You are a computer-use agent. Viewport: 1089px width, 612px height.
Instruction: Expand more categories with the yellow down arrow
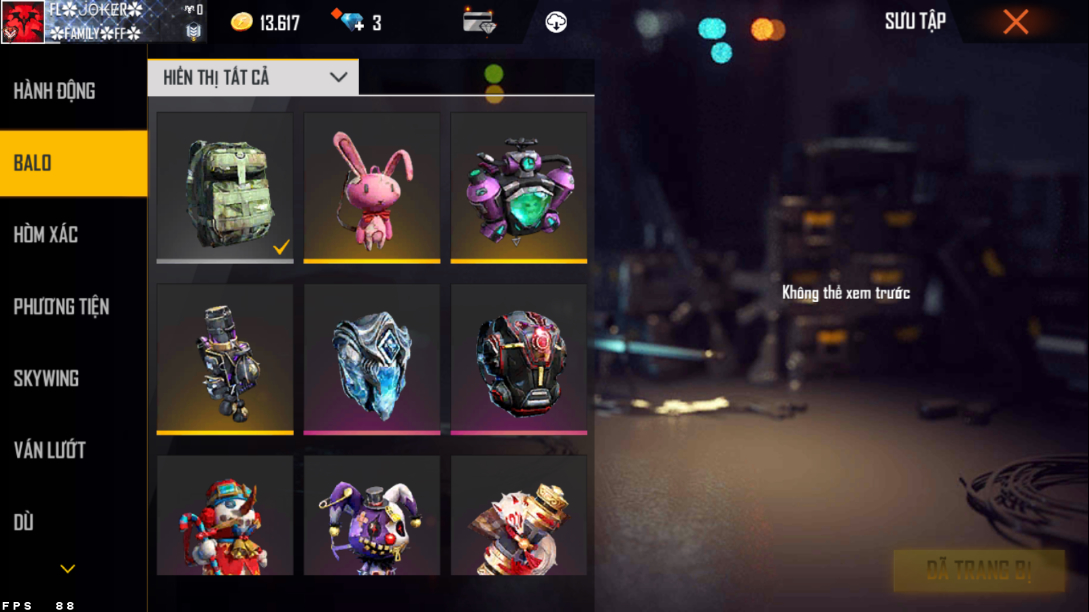68,569
